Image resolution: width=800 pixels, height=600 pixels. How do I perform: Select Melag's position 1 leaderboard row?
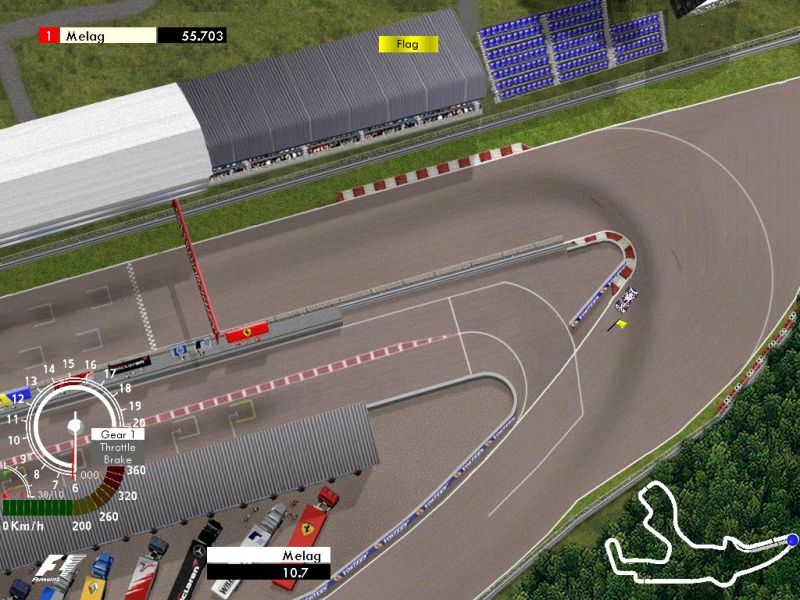pyautogui.click(x=132, y=36)
